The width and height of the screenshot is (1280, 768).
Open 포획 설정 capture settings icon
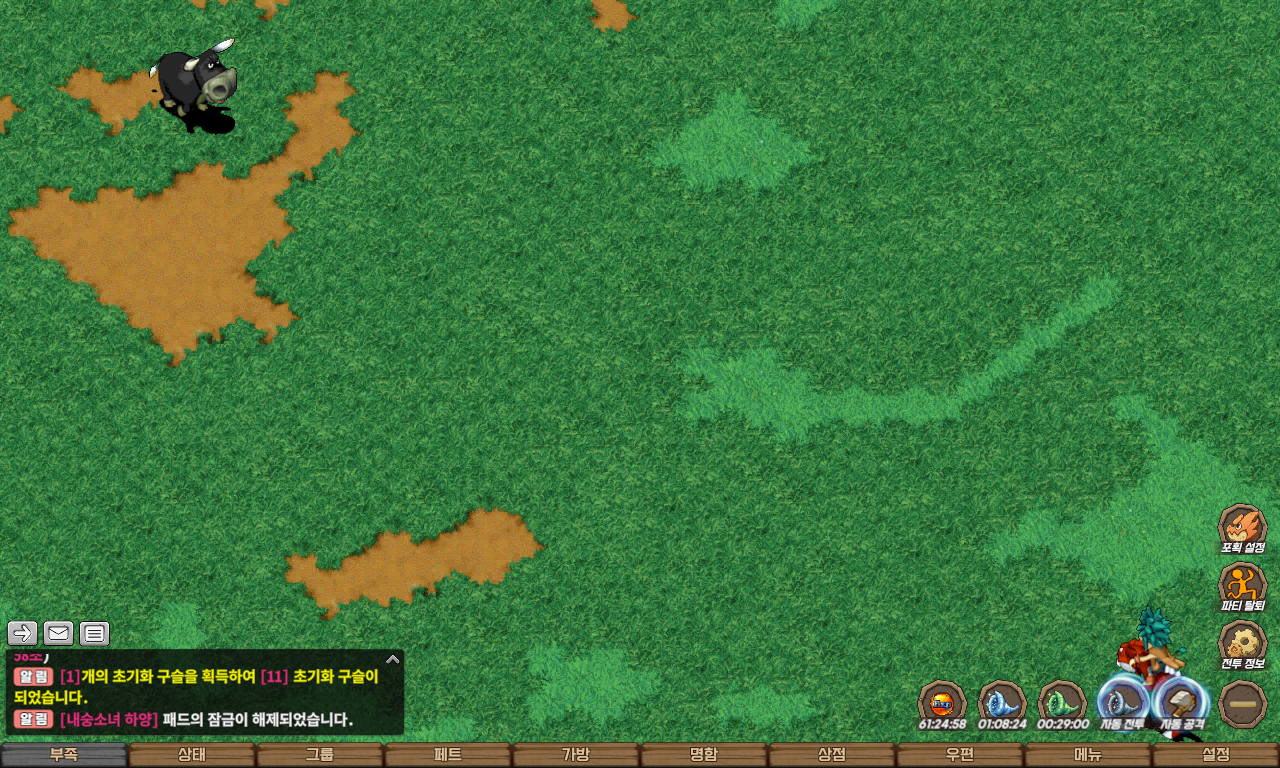[1242, 528]
